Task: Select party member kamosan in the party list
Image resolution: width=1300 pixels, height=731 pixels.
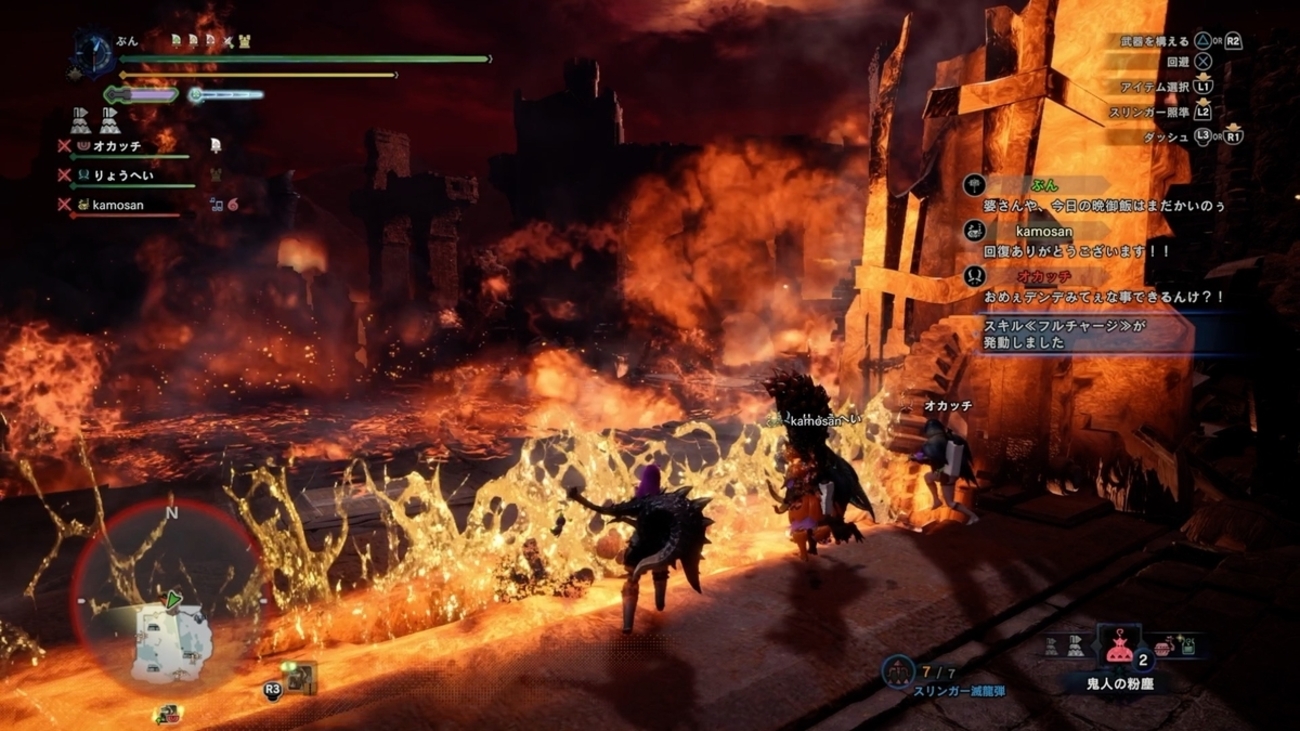Action: pyautogui.click(x=118, y=205)
